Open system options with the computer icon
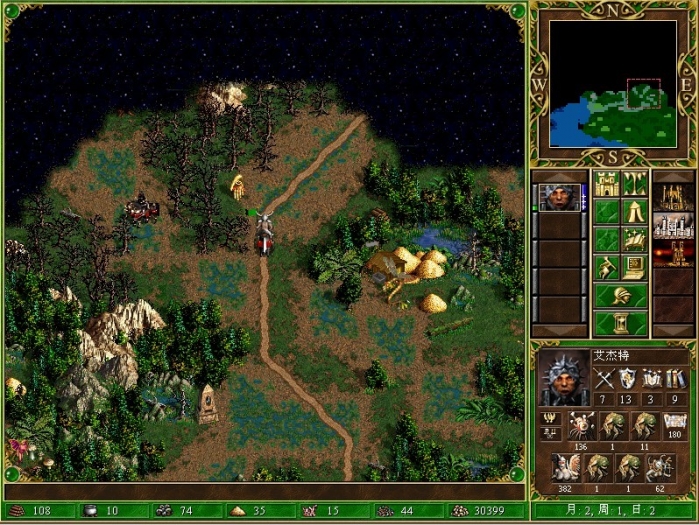Viewport: 699px width, 525px height. click(x=633, y=268)
